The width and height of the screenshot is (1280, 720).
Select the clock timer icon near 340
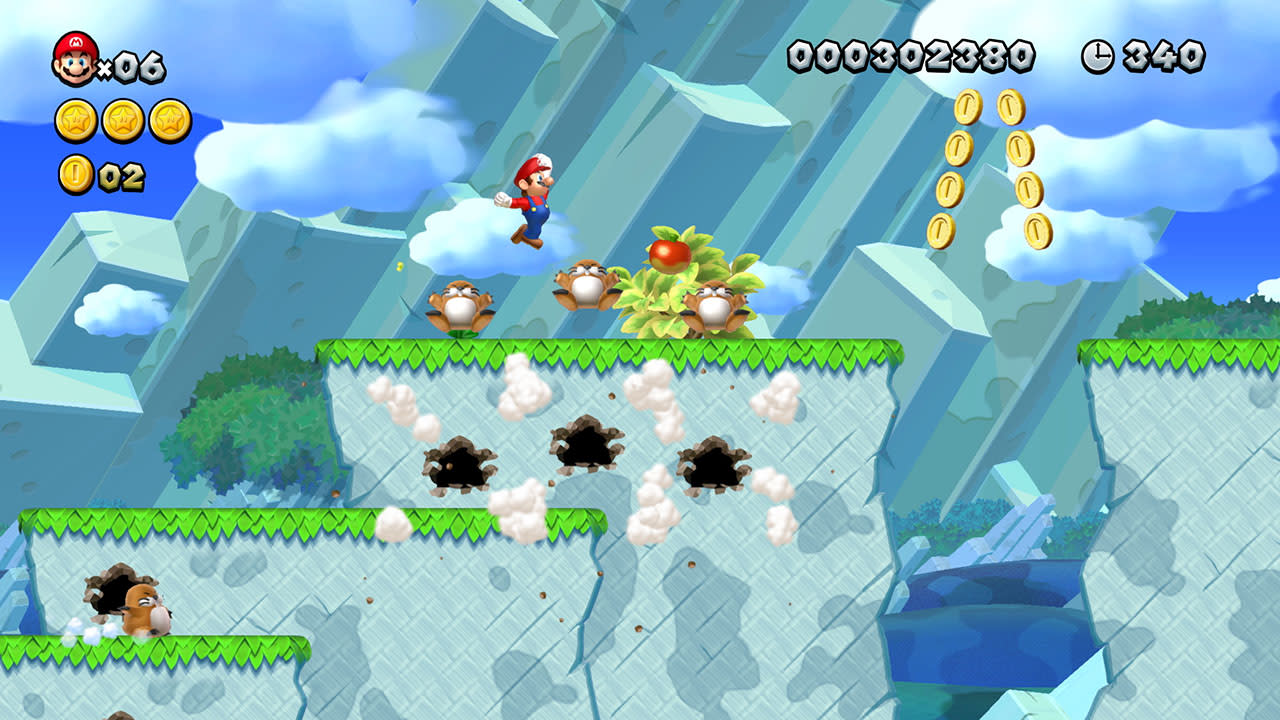1096,58
